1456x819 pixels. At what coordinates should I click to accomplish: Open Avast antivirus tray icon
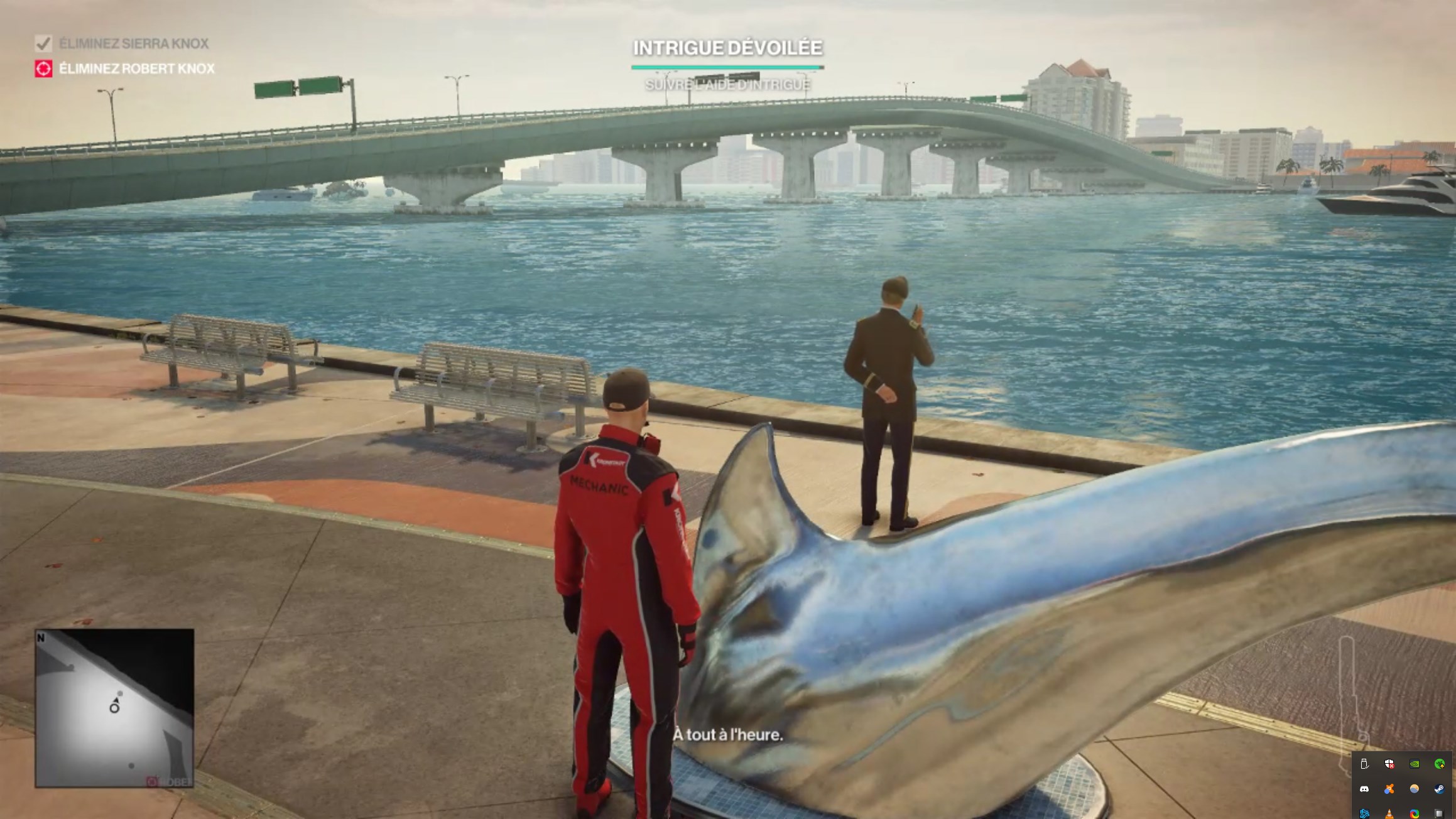[1389, 789]
